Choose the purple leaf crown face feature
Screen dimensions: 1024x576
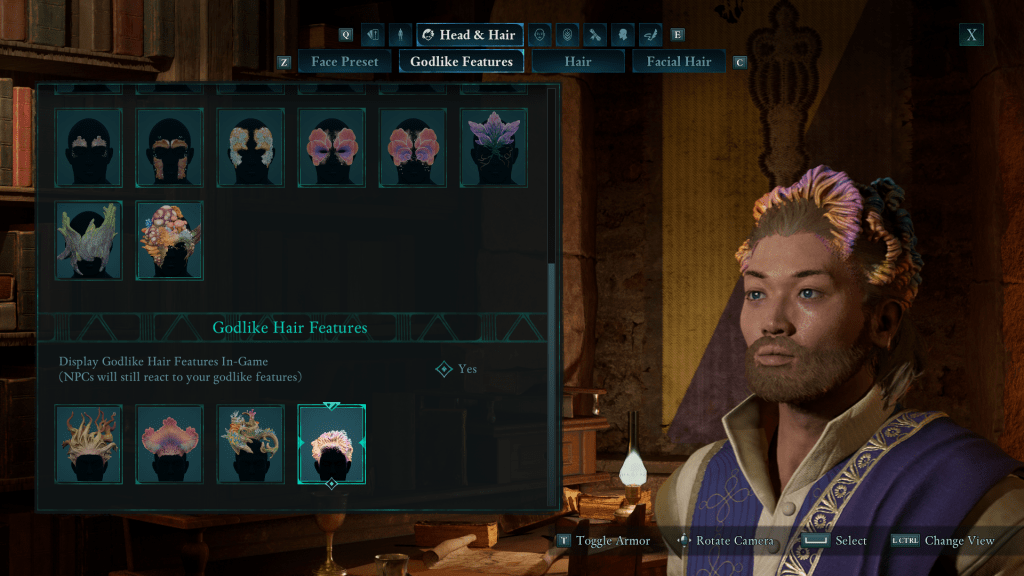tap(493, 147)
